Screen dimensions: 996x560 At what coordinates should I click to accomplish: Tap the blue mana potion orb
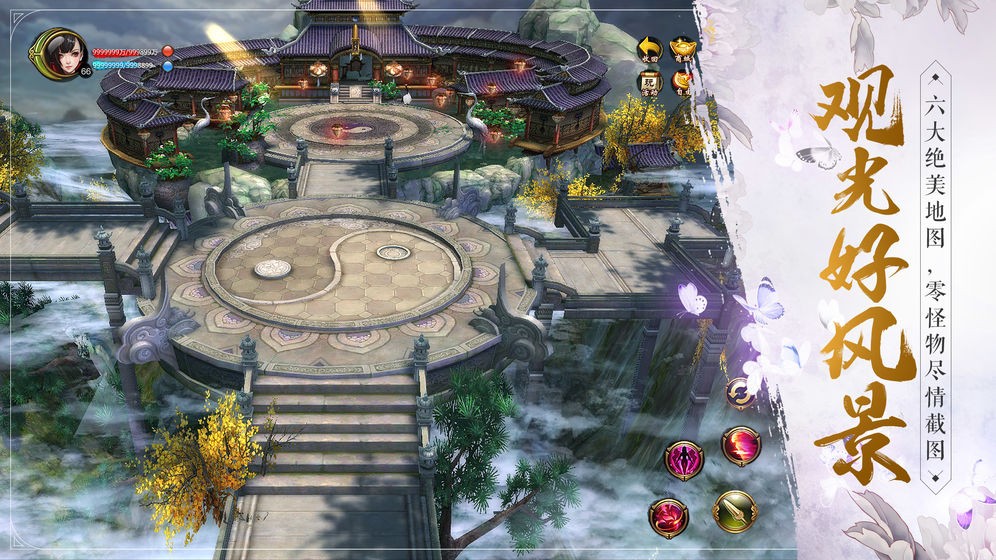168,66
